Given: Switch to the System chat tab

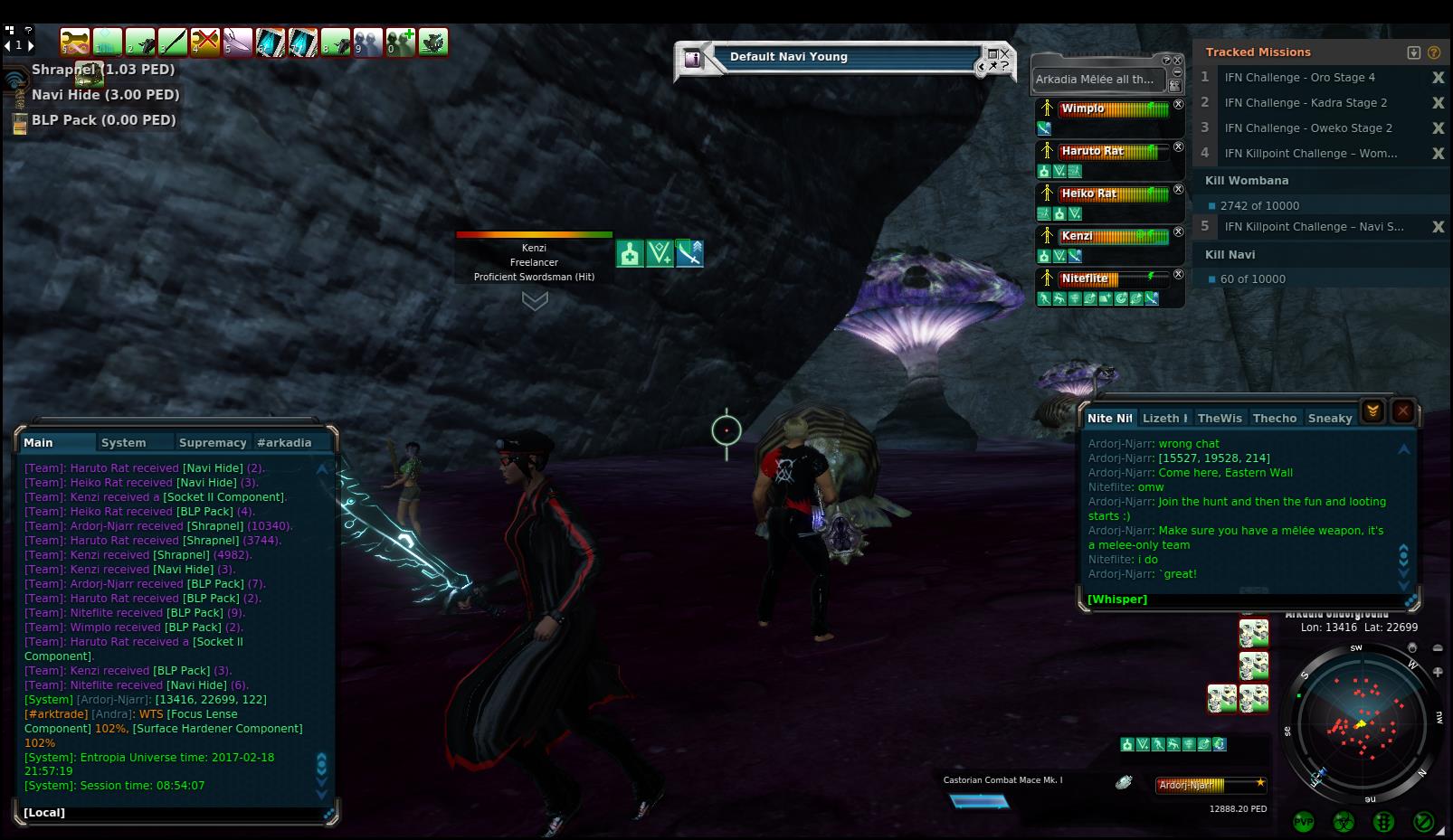Looking at the screenshot, I should click(124, 442).
